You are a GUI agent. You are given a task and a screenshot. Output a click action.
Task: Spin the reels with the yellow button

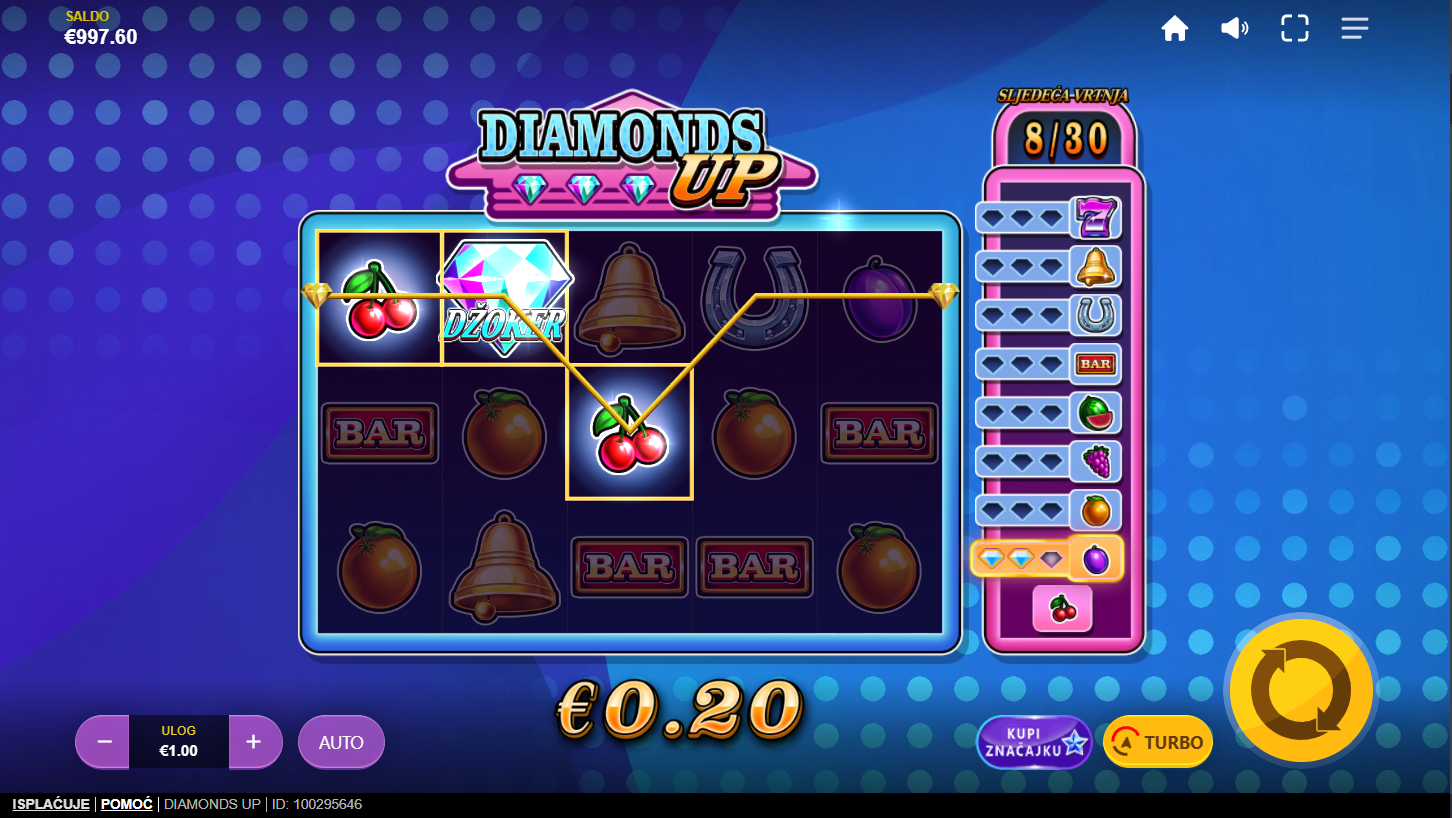(x=1301, y=690)
